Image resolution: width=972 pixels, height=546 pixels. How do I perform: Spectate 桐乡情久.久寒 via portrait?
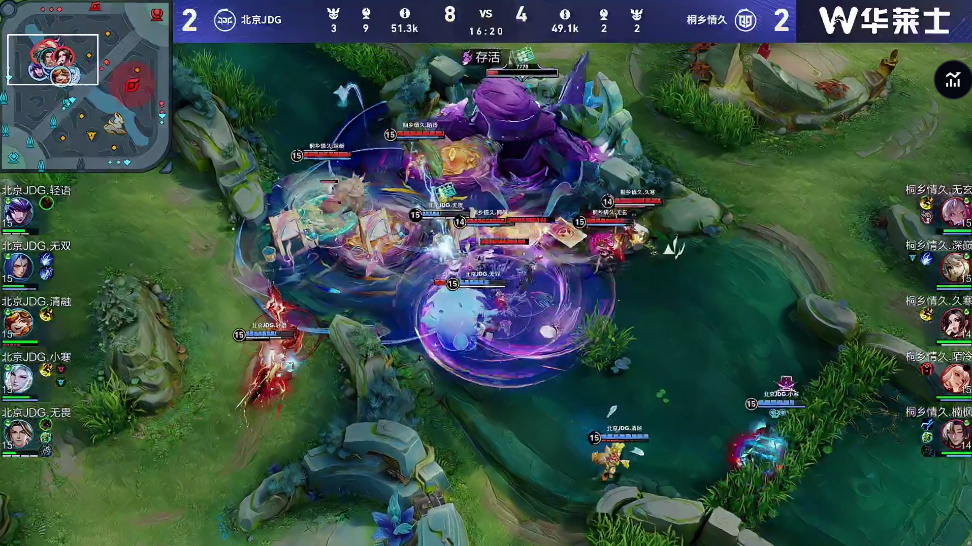pyautogui.click(x=954, y=322)
